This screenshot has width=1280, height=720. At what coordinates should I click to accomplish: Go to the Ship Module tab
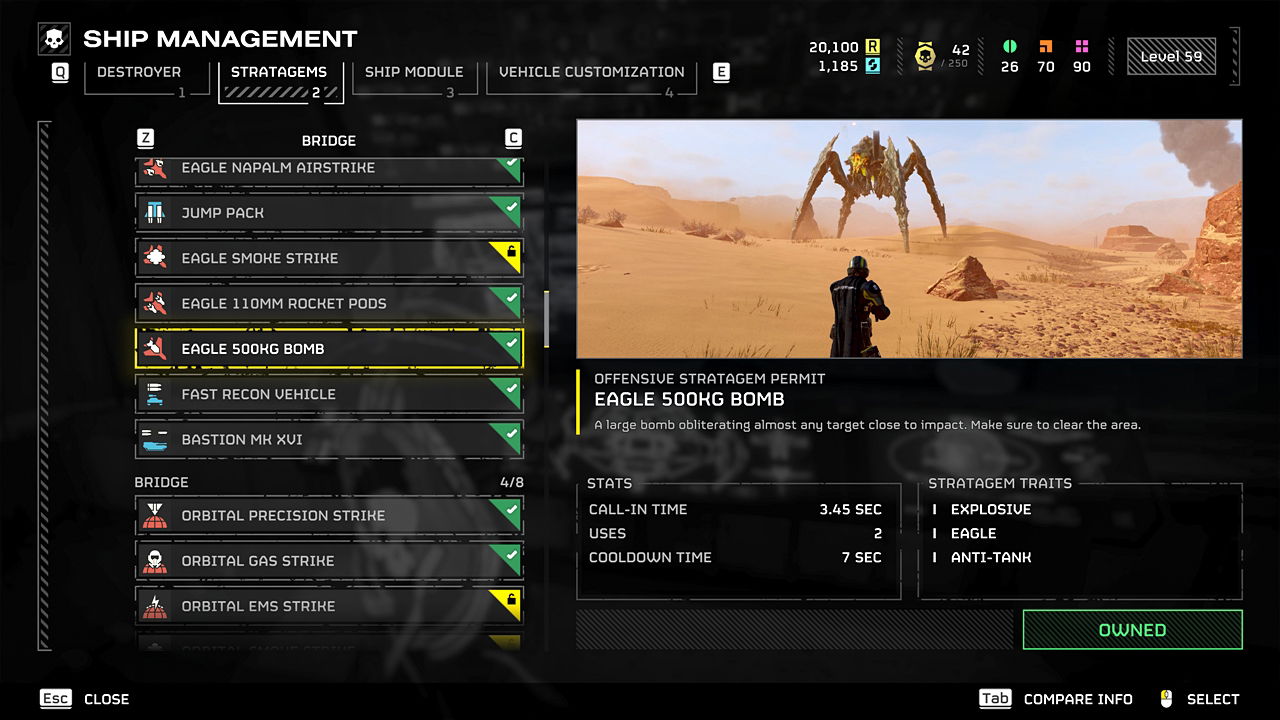tap(413, 73)
